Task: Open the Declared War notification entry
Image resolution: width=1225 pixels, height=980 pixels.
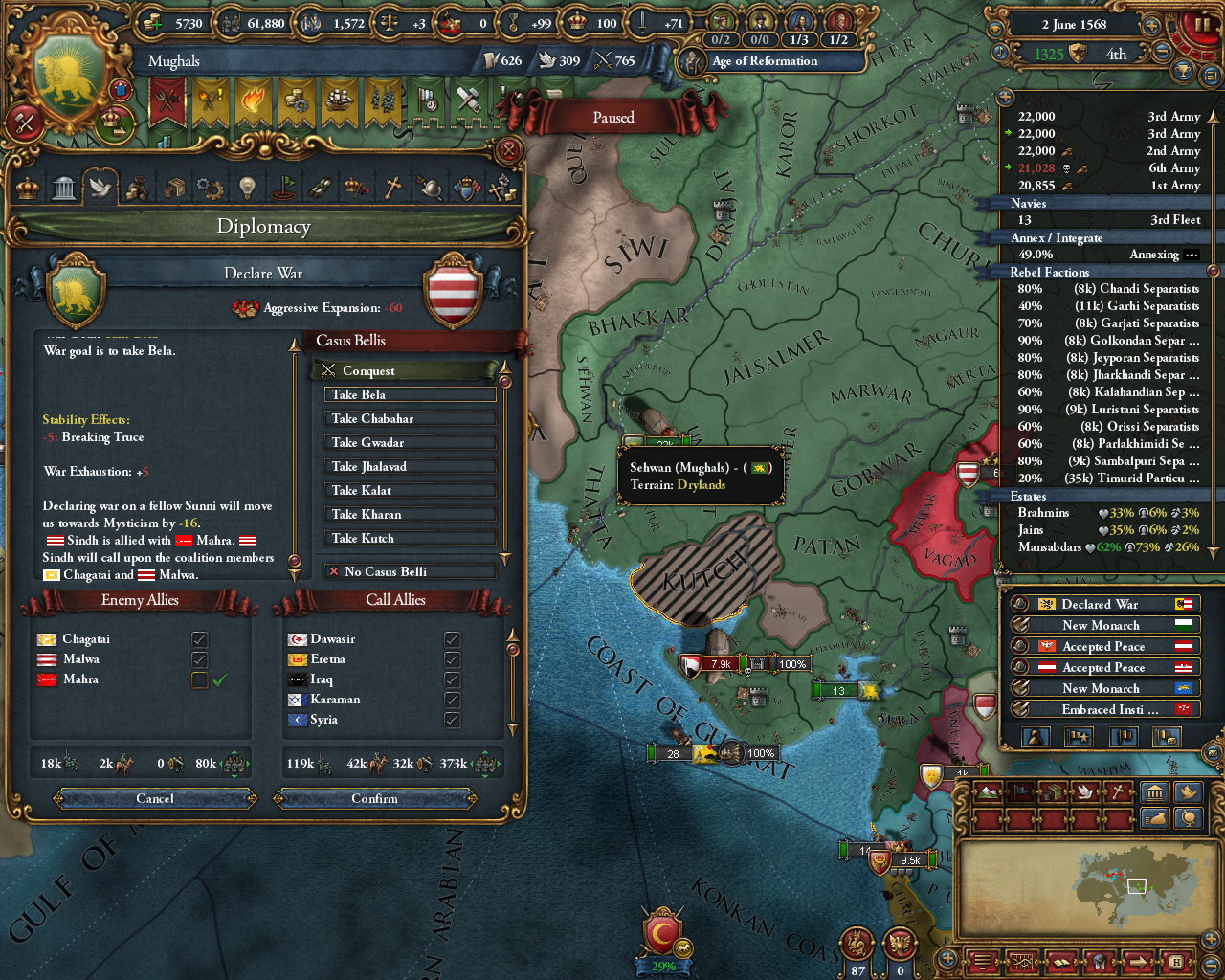Action: [x=1101, y=604]
